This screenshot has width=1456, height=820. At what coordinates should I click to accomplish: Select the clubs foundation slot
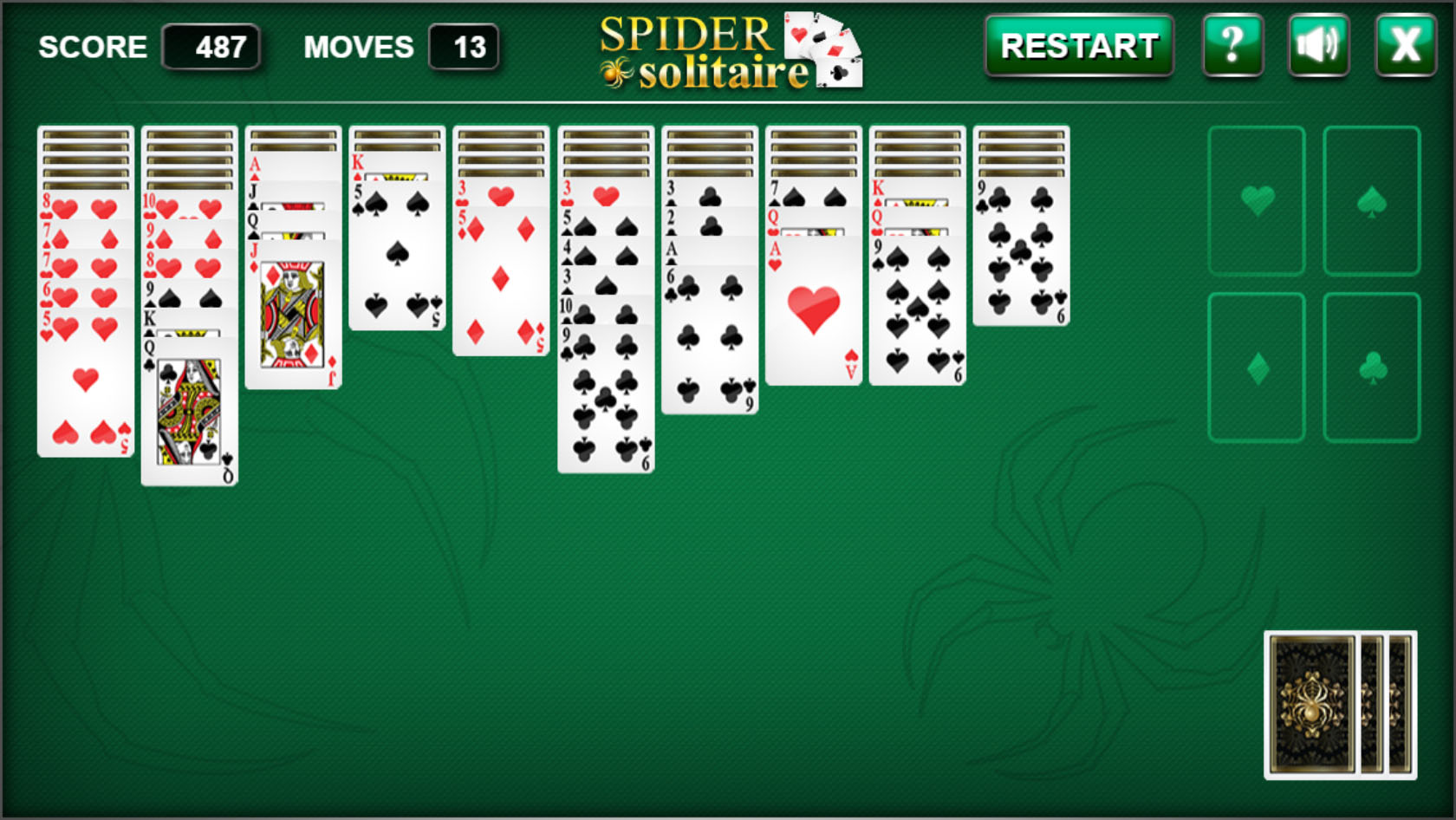click(x=1371, y=366)
